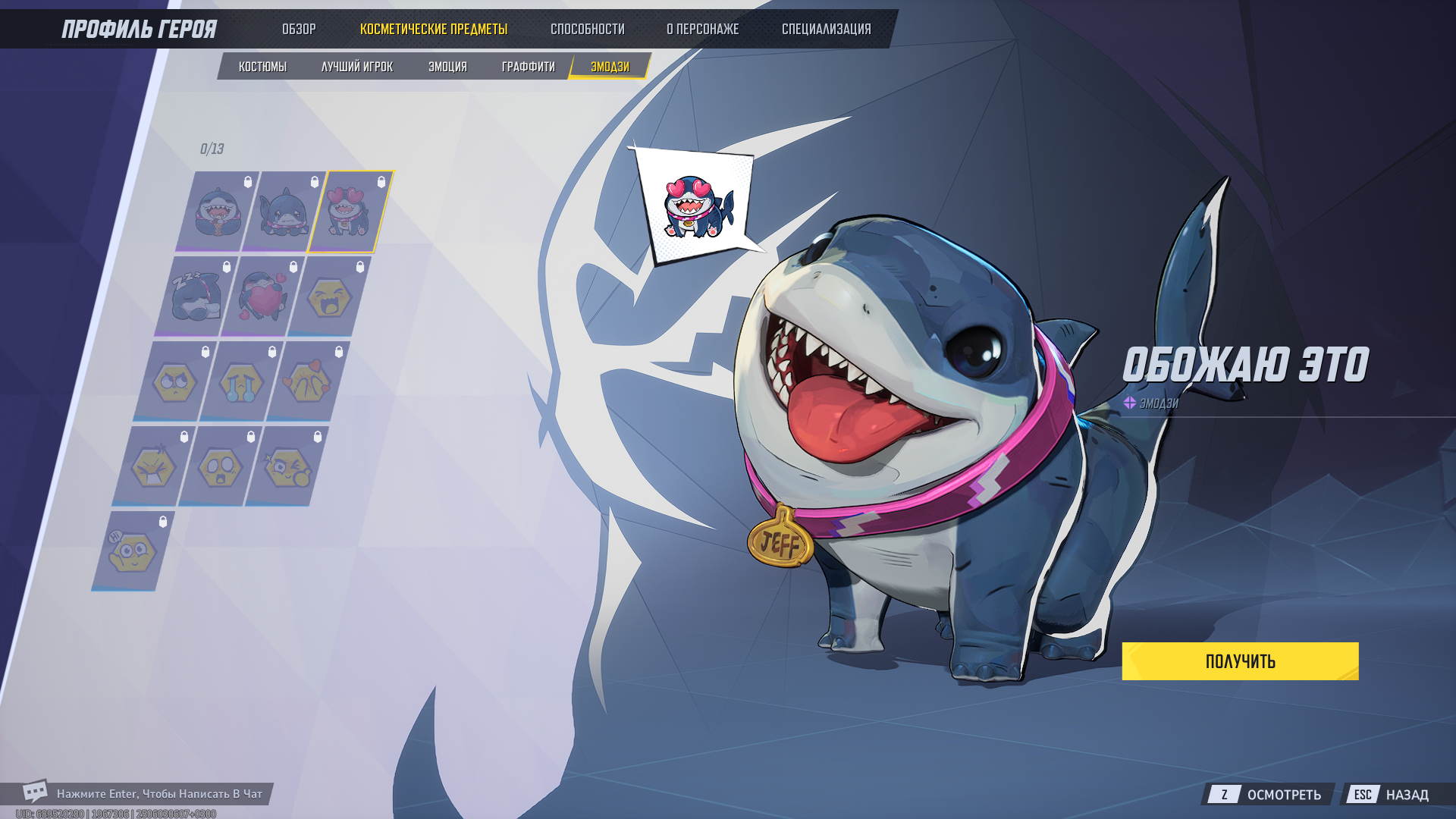The width and height of the screenshot is (1456, 819).
Task: Open the О персонаже tab
Action: [702, 30]
